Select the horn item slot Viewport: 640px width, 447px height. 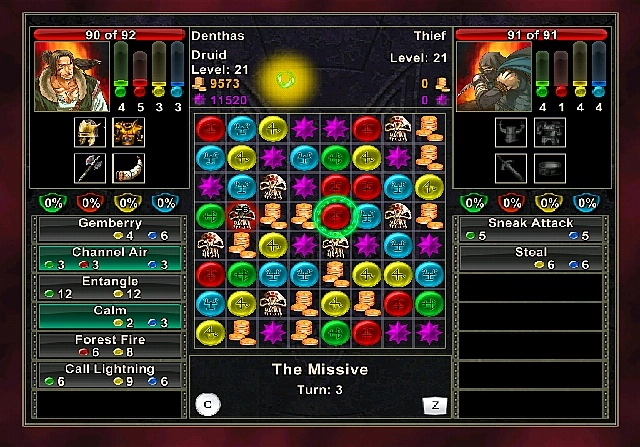tap(127, 167)
